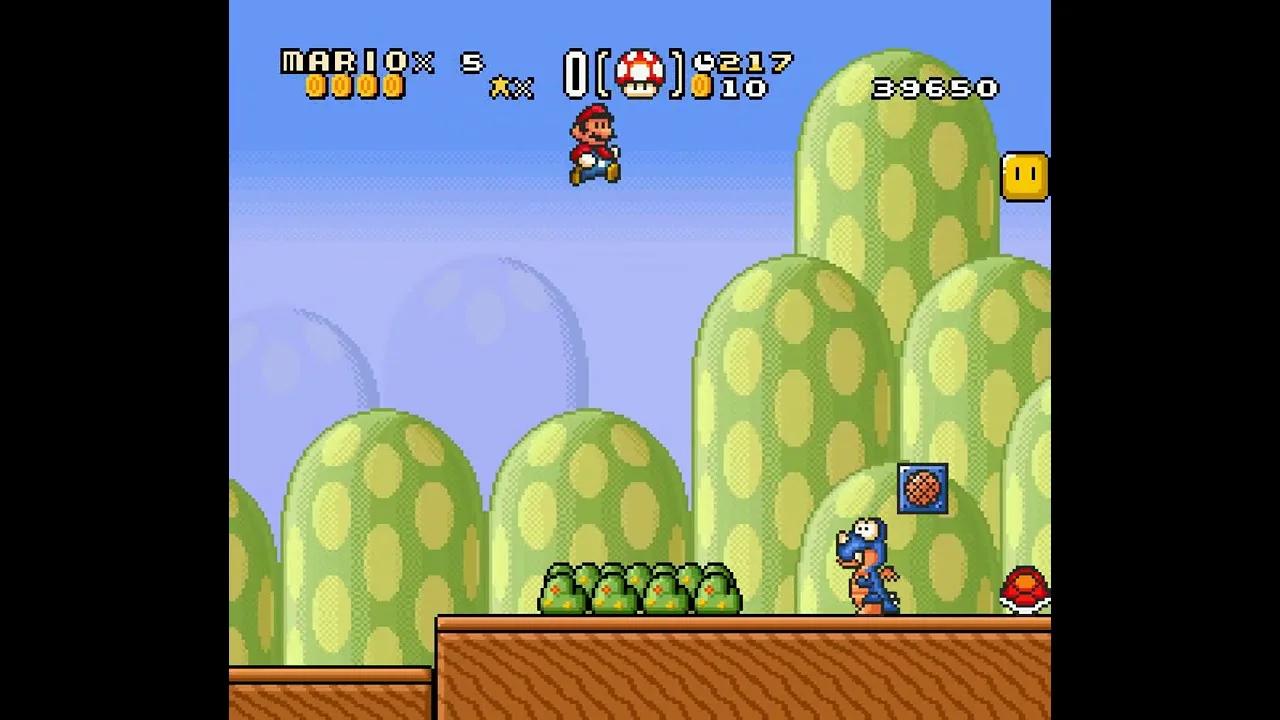Click the yellow question block at the right edge
The height and width of the screenshot is (720, 1280).
point(1025,176)
